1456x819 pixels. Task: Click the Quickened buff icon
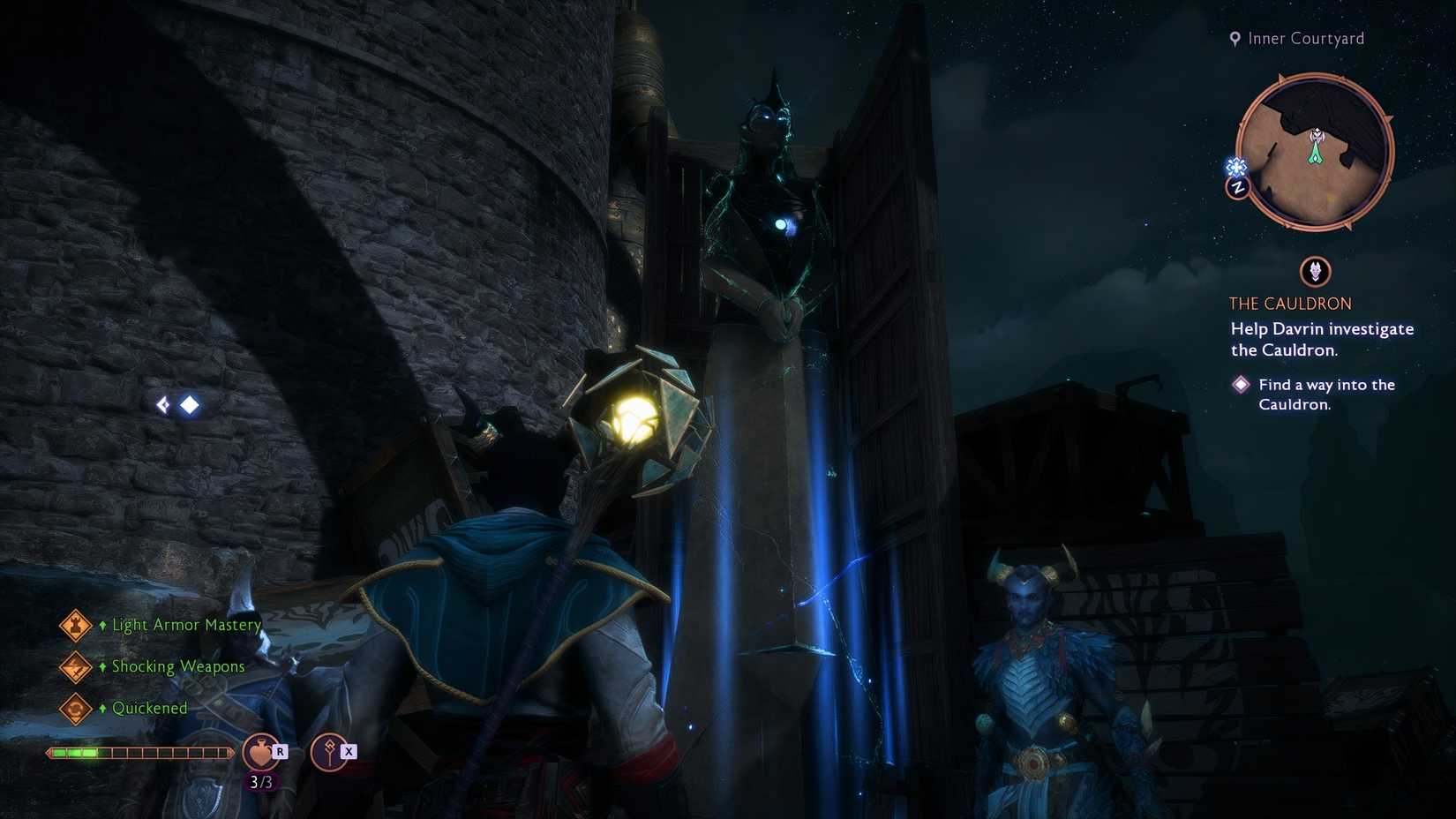click(75, 708)
